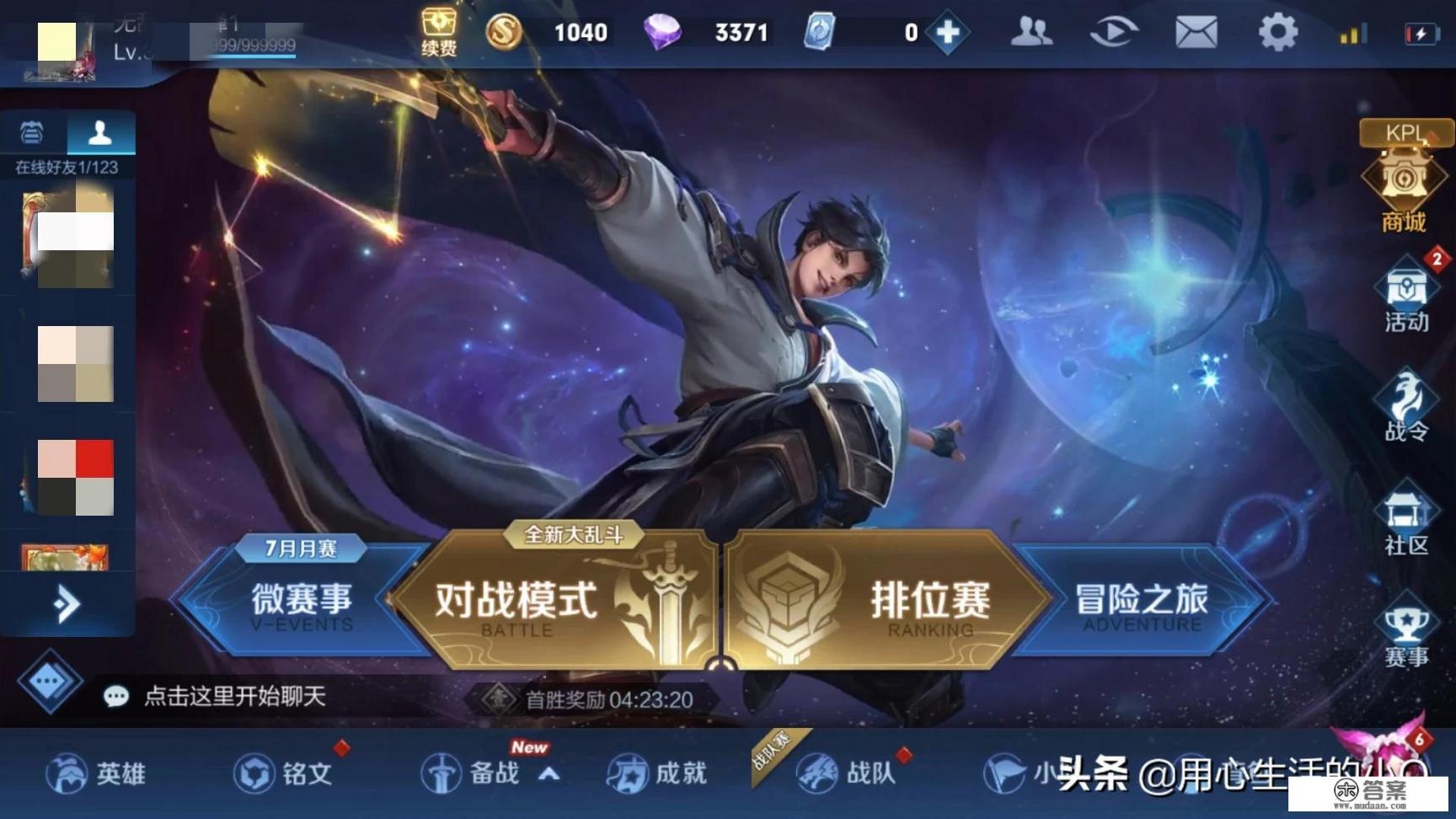Screen dimensions: 1456x819
Task: Open the 铭文 runes icon
Action: (278, 773)
